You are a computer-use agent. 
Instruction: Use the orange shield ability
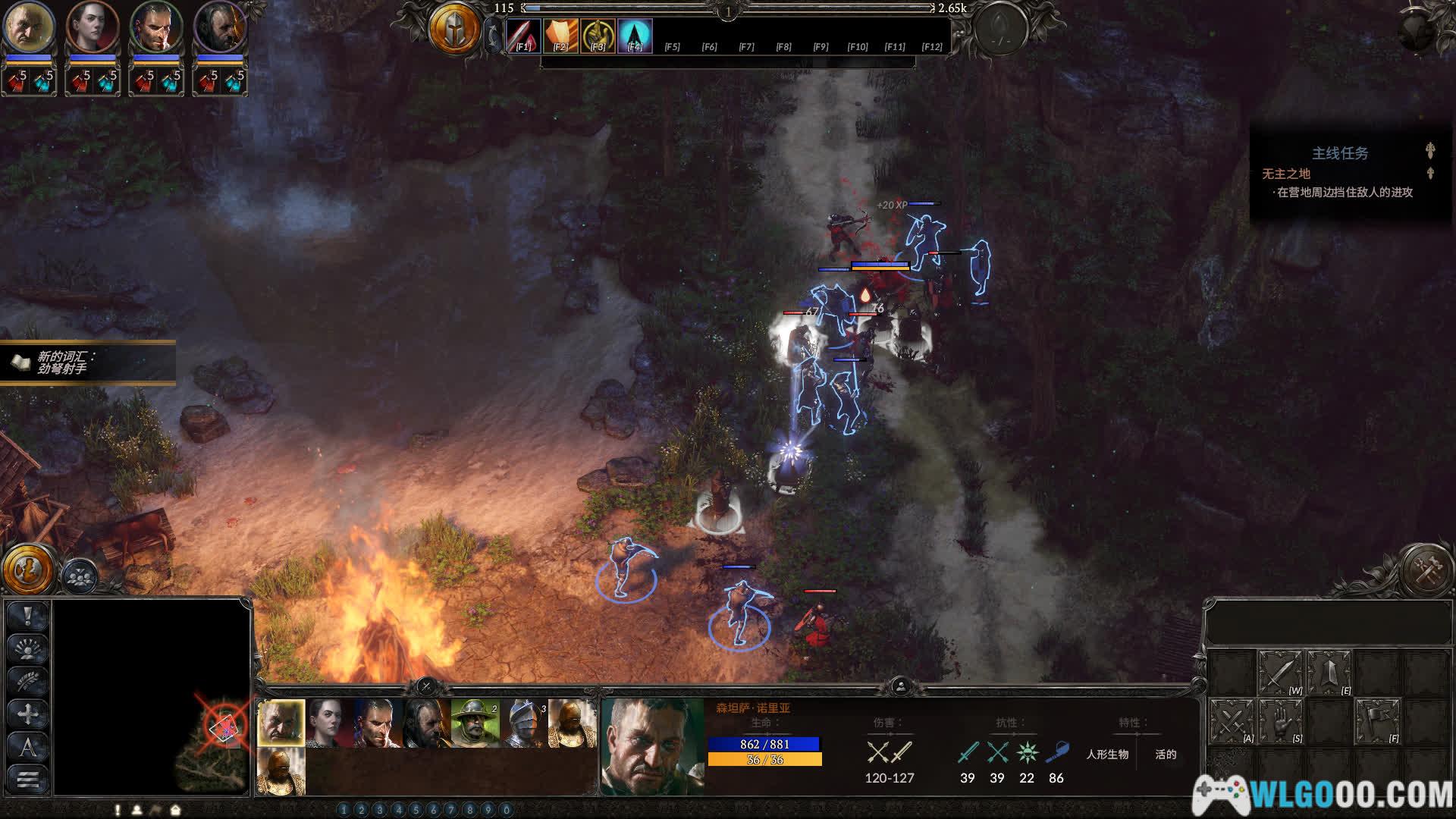560,35
